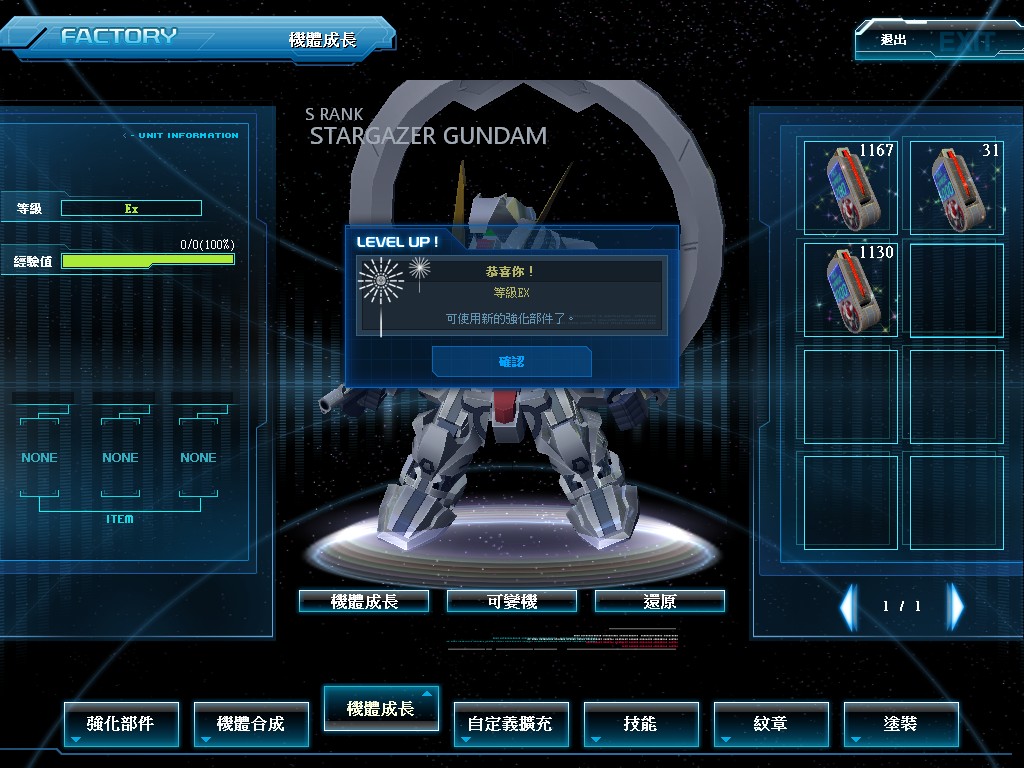This screenshot has width=1024, height=768.
Task: Choose the item slot with count 1130
Action: (x=851, y=290)
